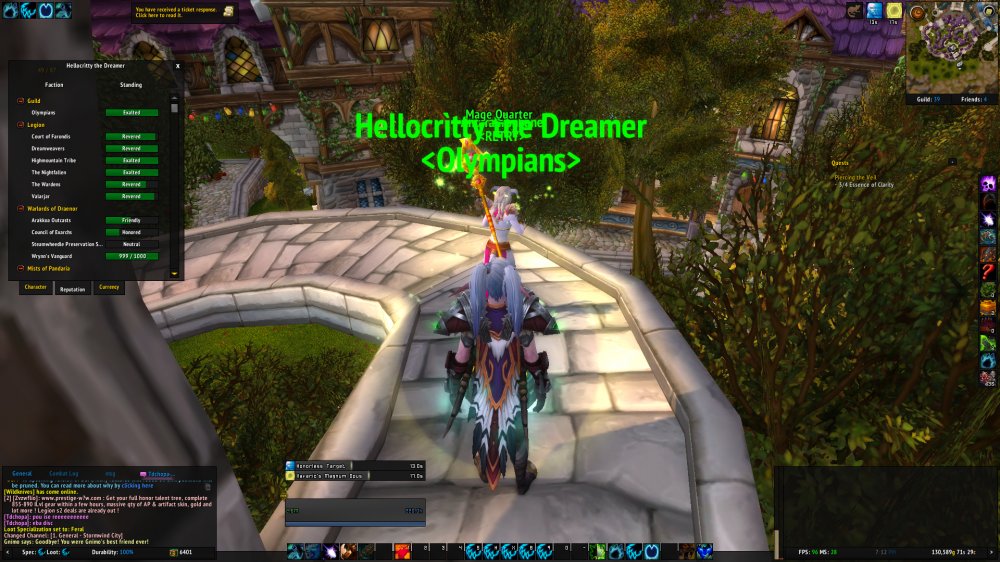Open the Friends list counter

click(x=971, y=99)
